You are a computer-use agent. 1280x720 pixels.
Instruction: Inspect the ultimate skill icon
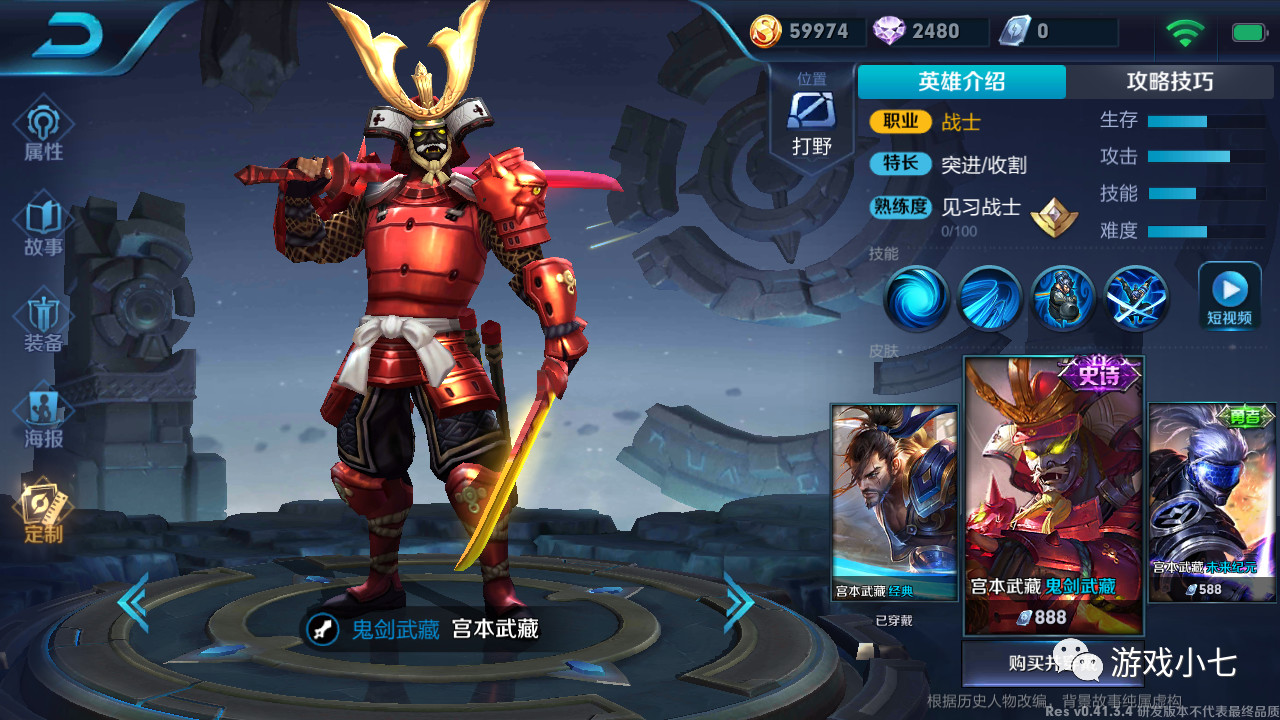coord(1136,298)
